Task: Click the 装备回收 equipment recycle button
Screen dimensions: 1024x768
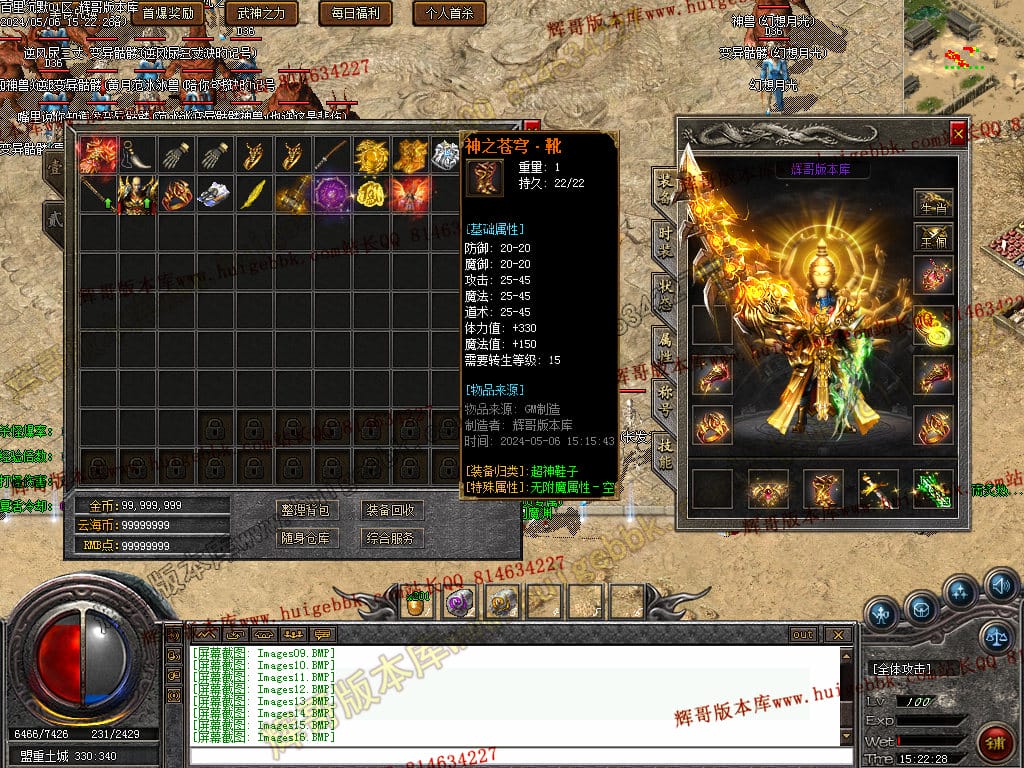Action: click(389, 510)
